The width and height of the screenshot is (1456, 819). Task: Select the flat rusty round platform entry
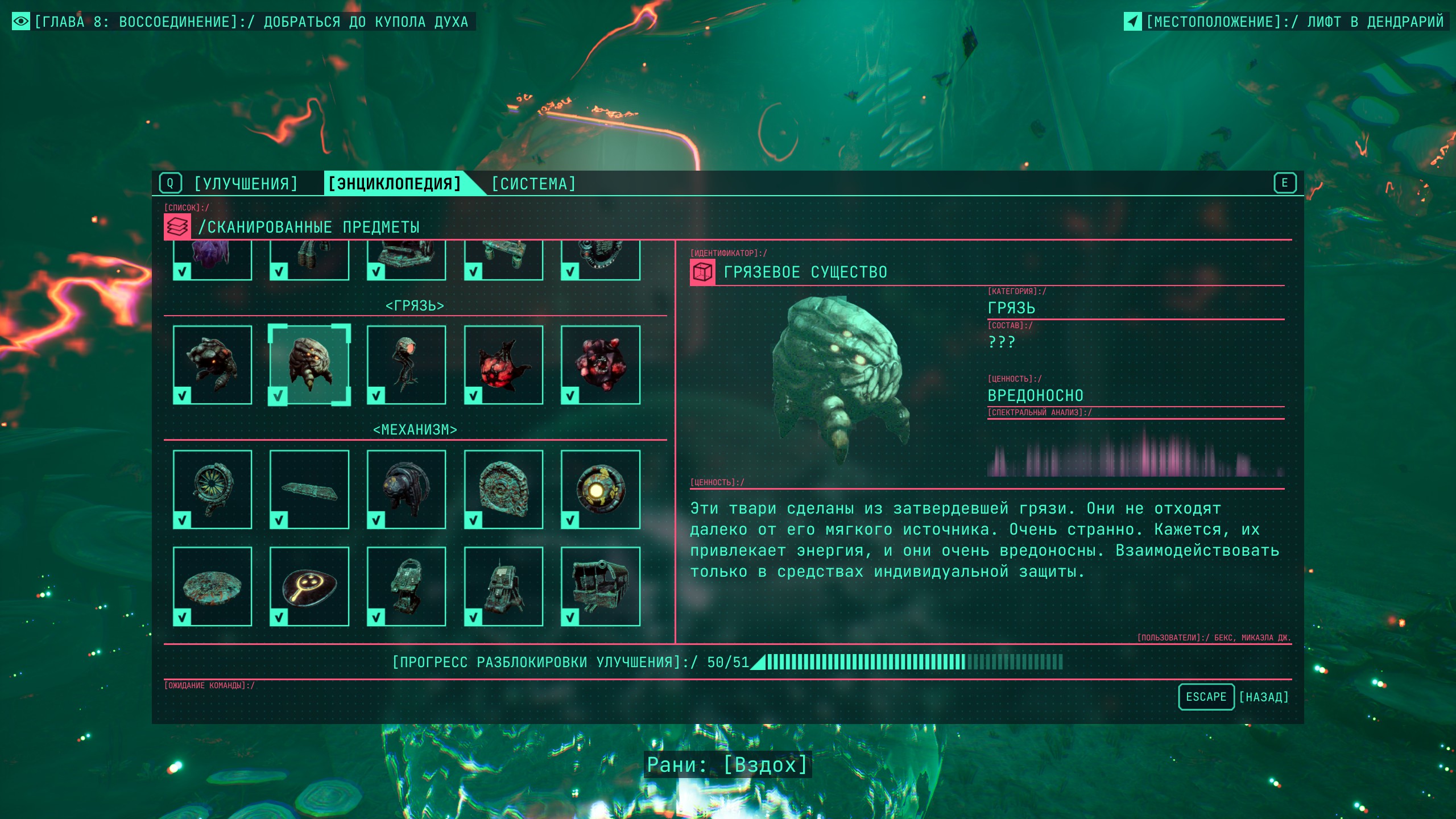click(212, 586)
